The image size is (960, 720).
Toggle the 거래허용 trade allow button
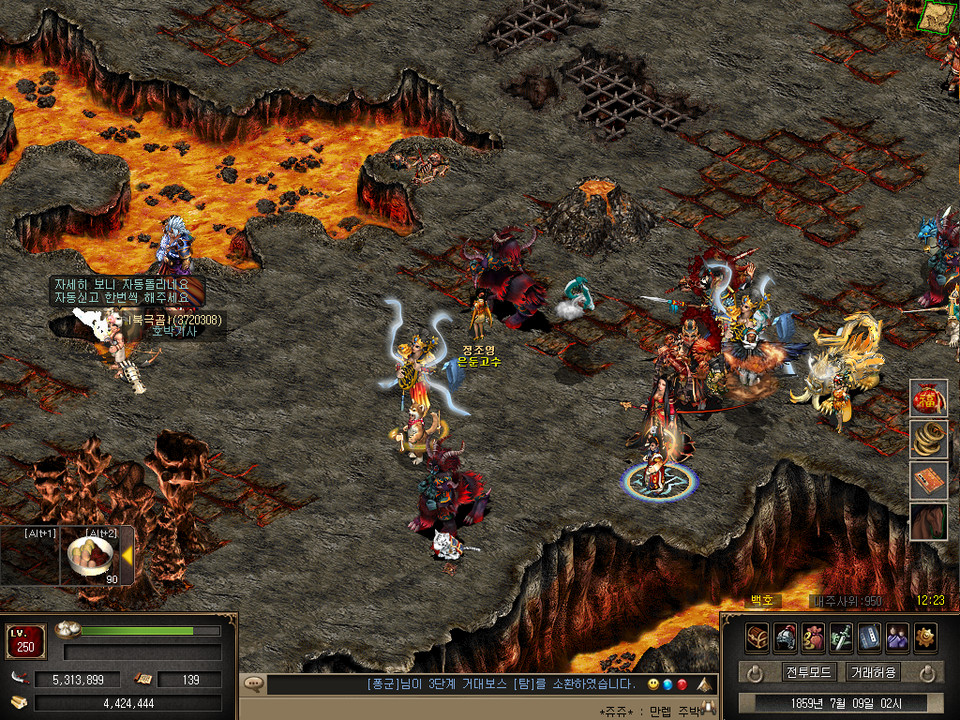[872, 672]
